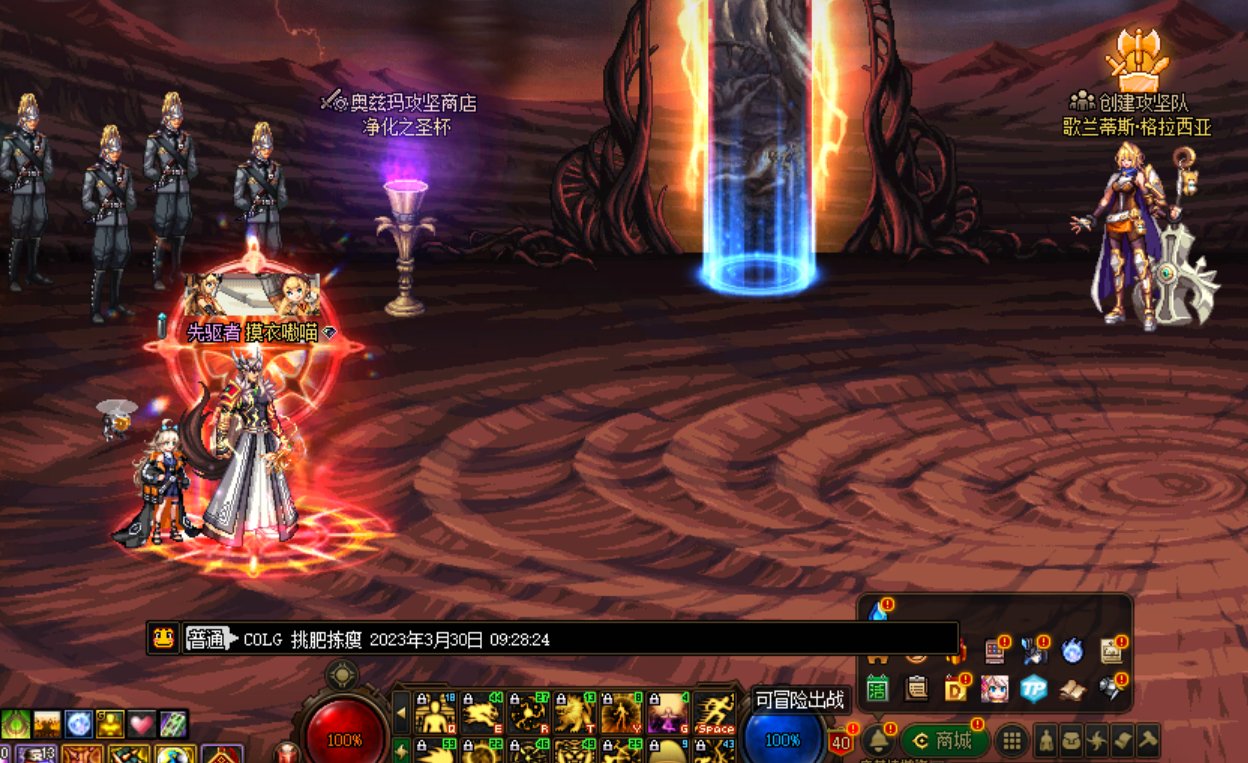This screenshot has width=1248, height=763.
Task: Click the pink-haired girl portrait icon
Action: 994,689
